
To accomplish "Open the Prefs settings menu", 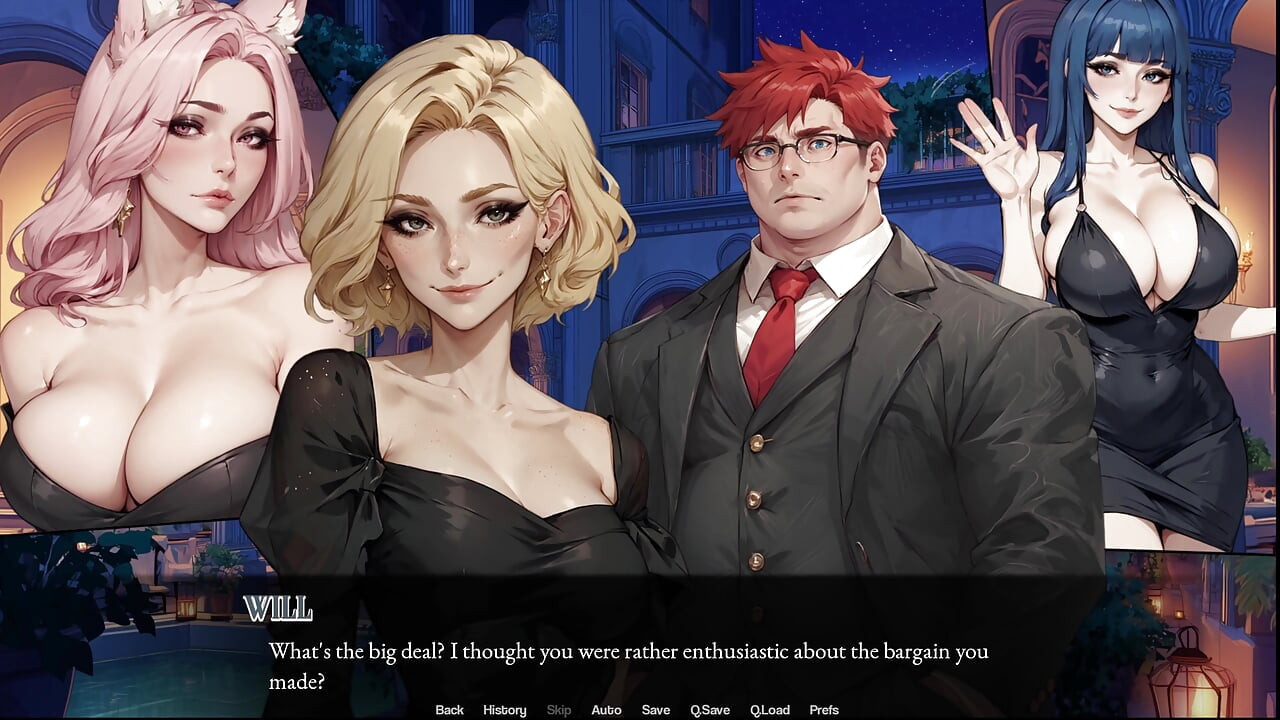I will coord(824,710).
